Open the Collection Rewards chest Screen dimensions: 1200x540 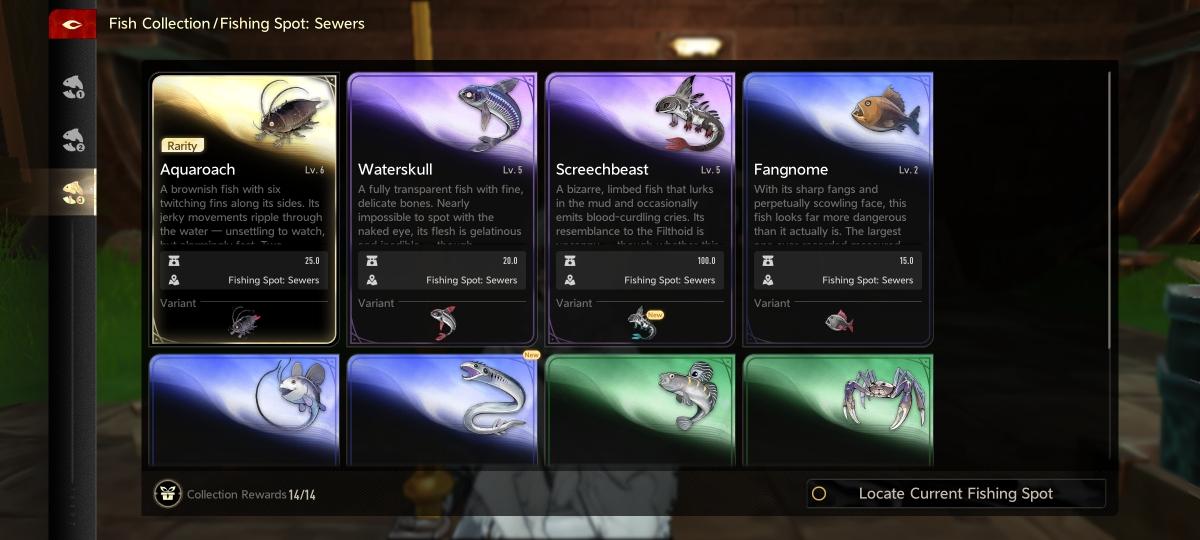click(x=167, y=493)
